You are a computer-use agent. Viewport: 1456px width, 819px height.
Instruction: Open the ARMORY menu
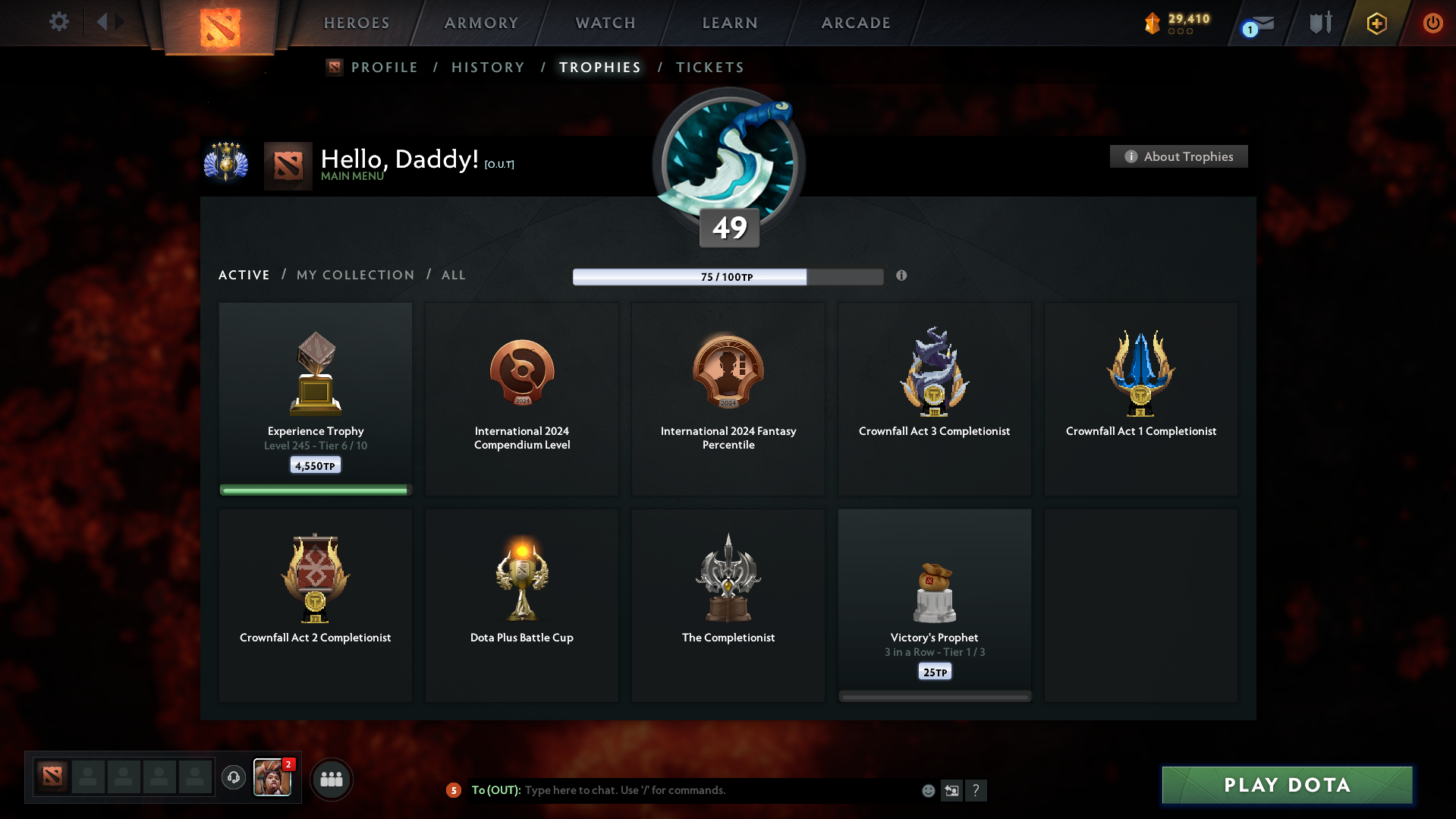(x=483, y=23)
